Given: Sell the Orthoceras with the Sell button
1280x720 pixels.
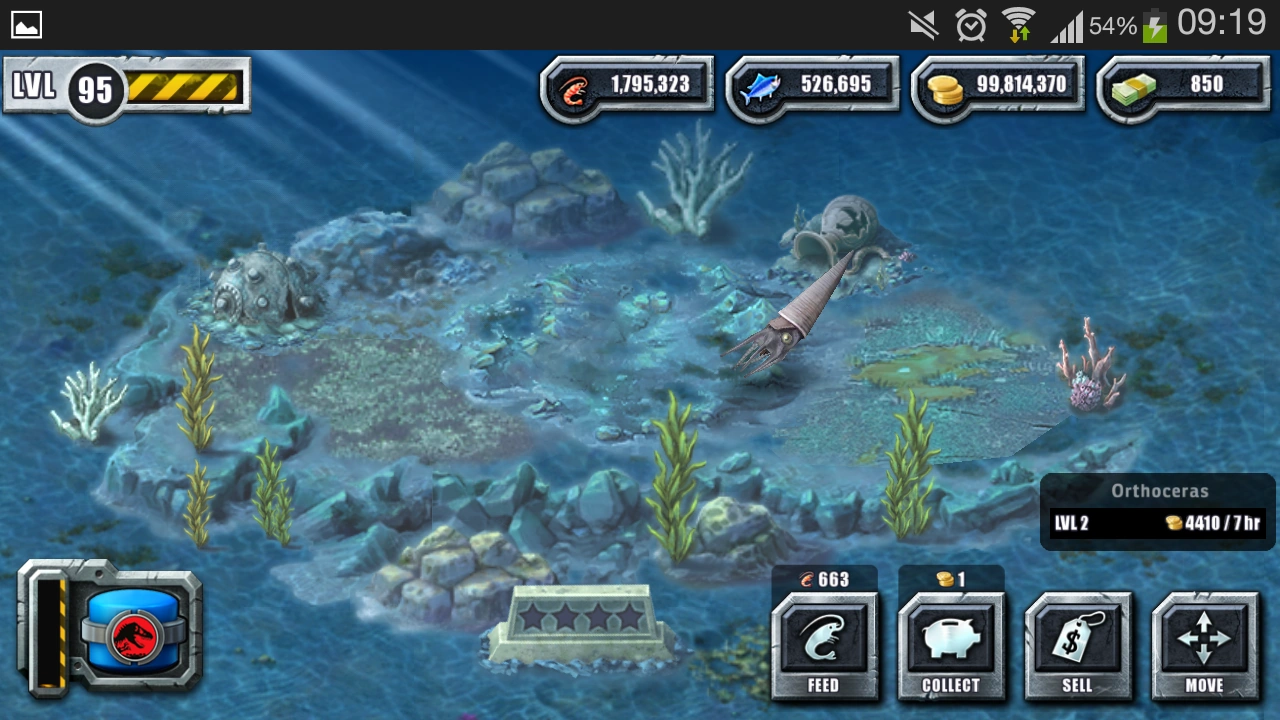Looking at the screenshot, I should point(1077,645).
